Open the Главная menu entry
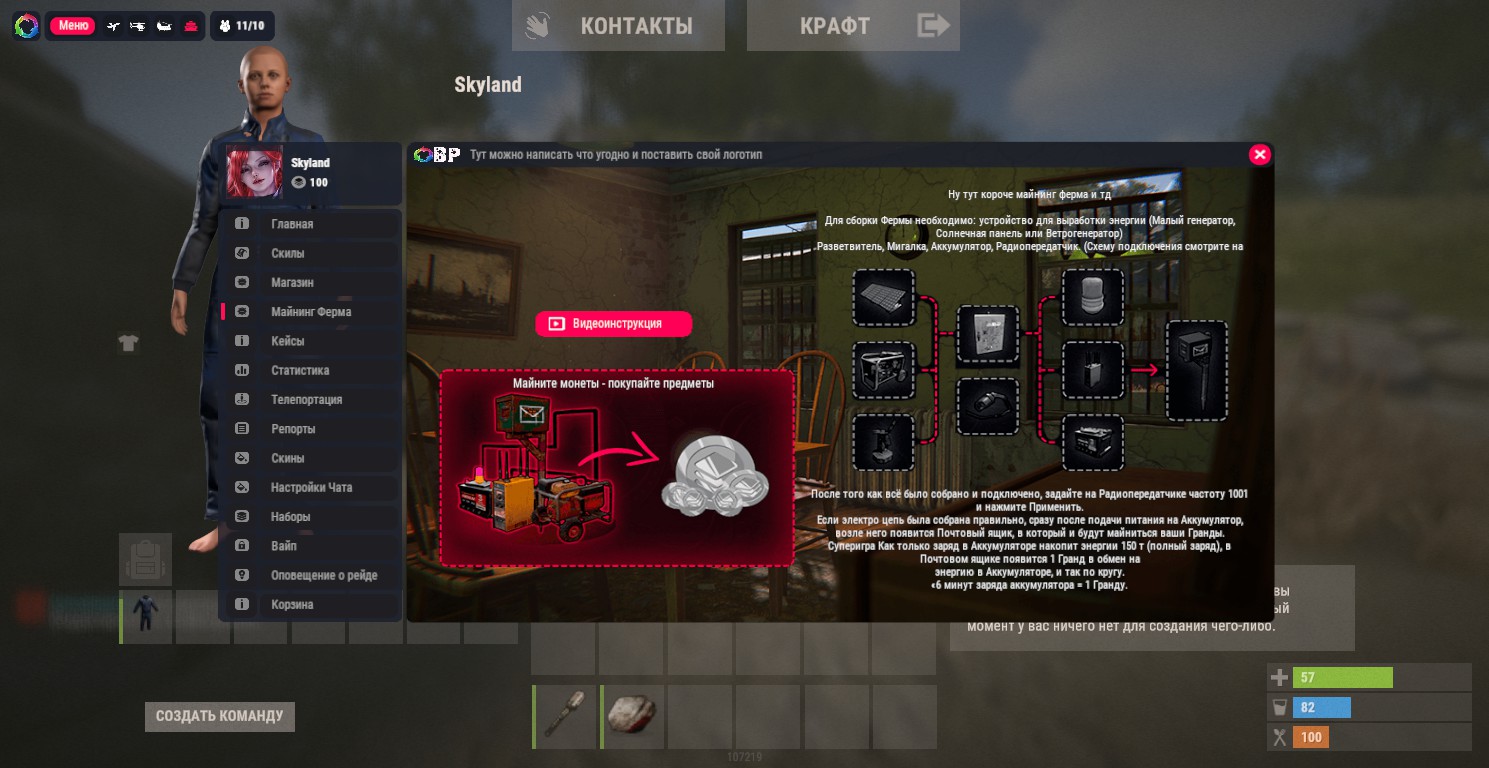This screenshot has width=1489, height=768. 310,224
